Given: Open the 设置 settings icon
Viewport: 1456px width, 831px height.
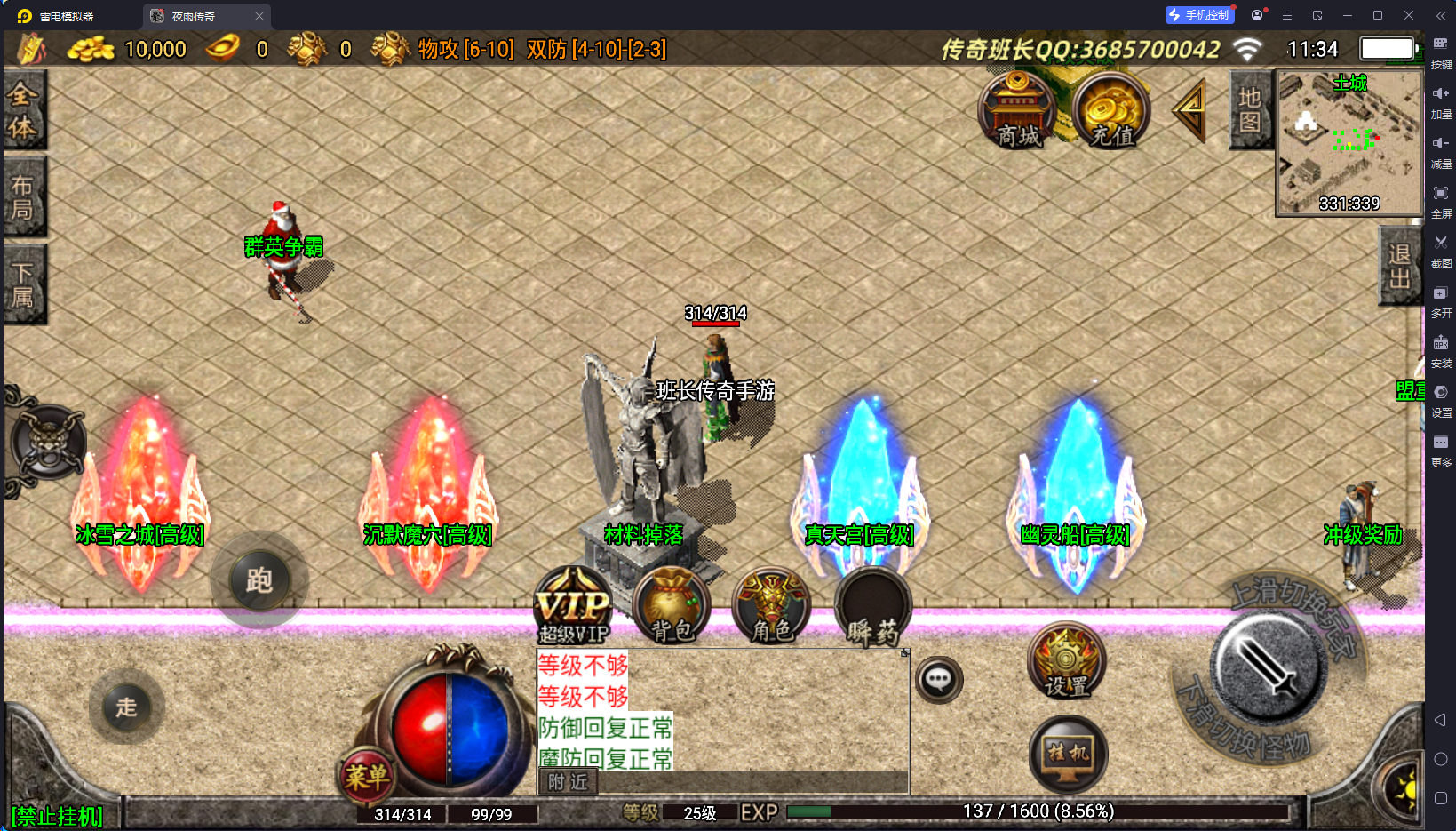Looking at the screenshot, I should pos(1067,661).
